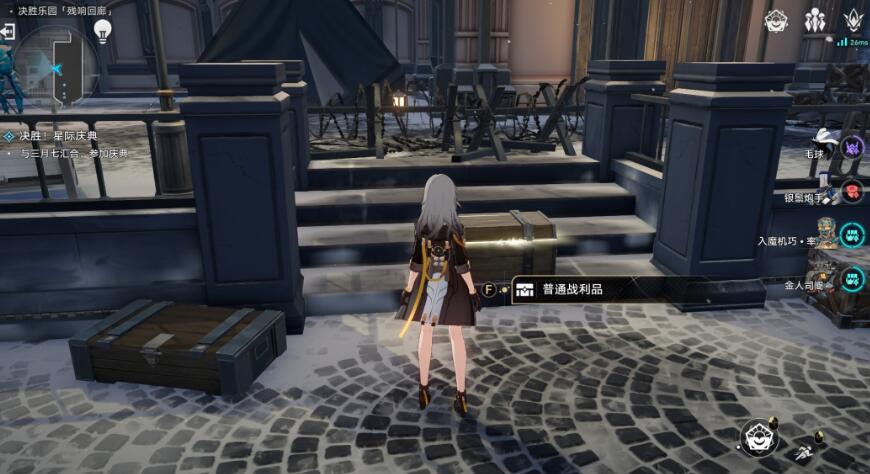
Task: Open the 决胜！星际庆典 quest tracker
Action: [58, 136]
